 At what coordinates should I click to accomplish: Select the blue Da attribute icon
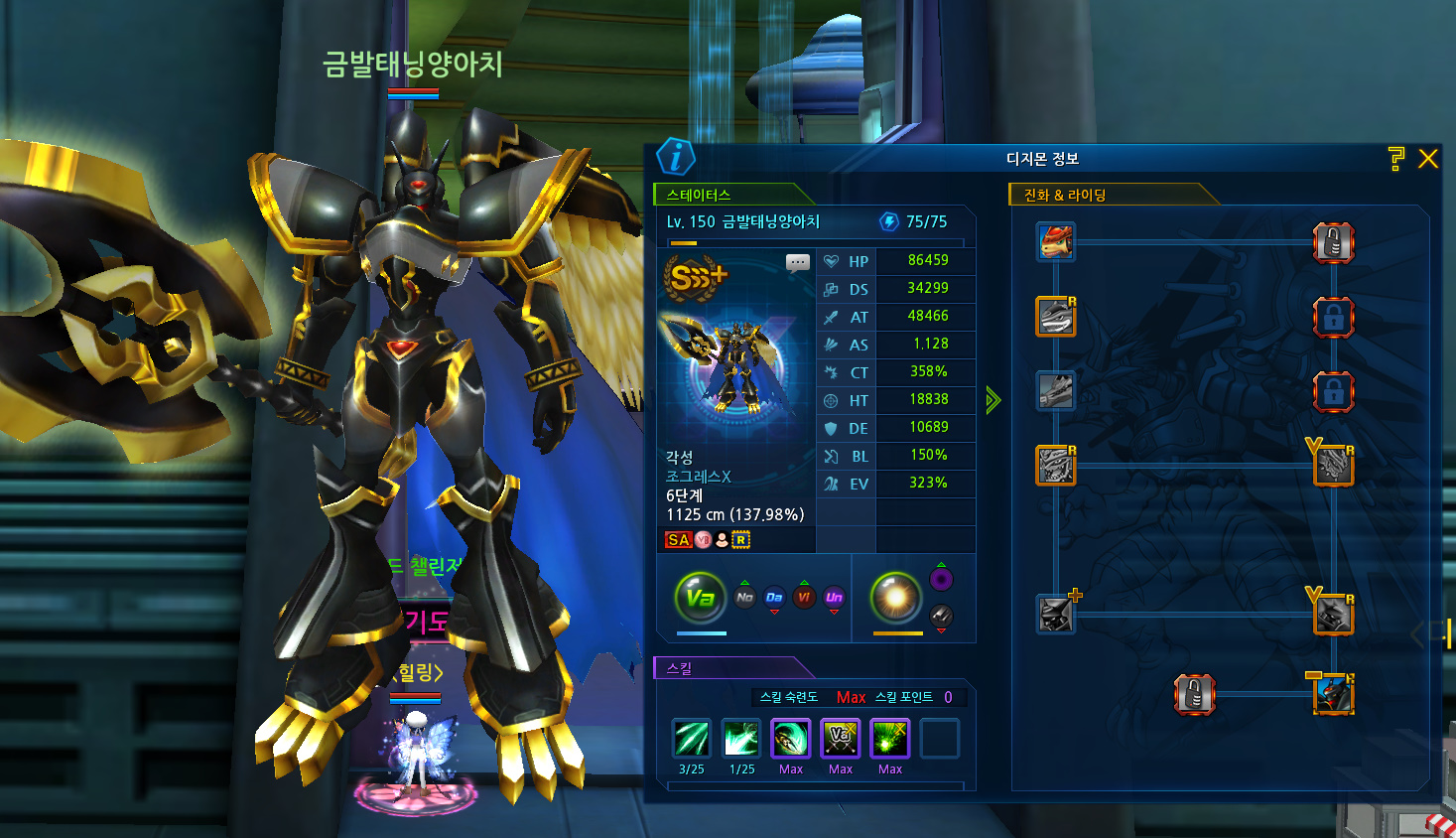point(774,597)
